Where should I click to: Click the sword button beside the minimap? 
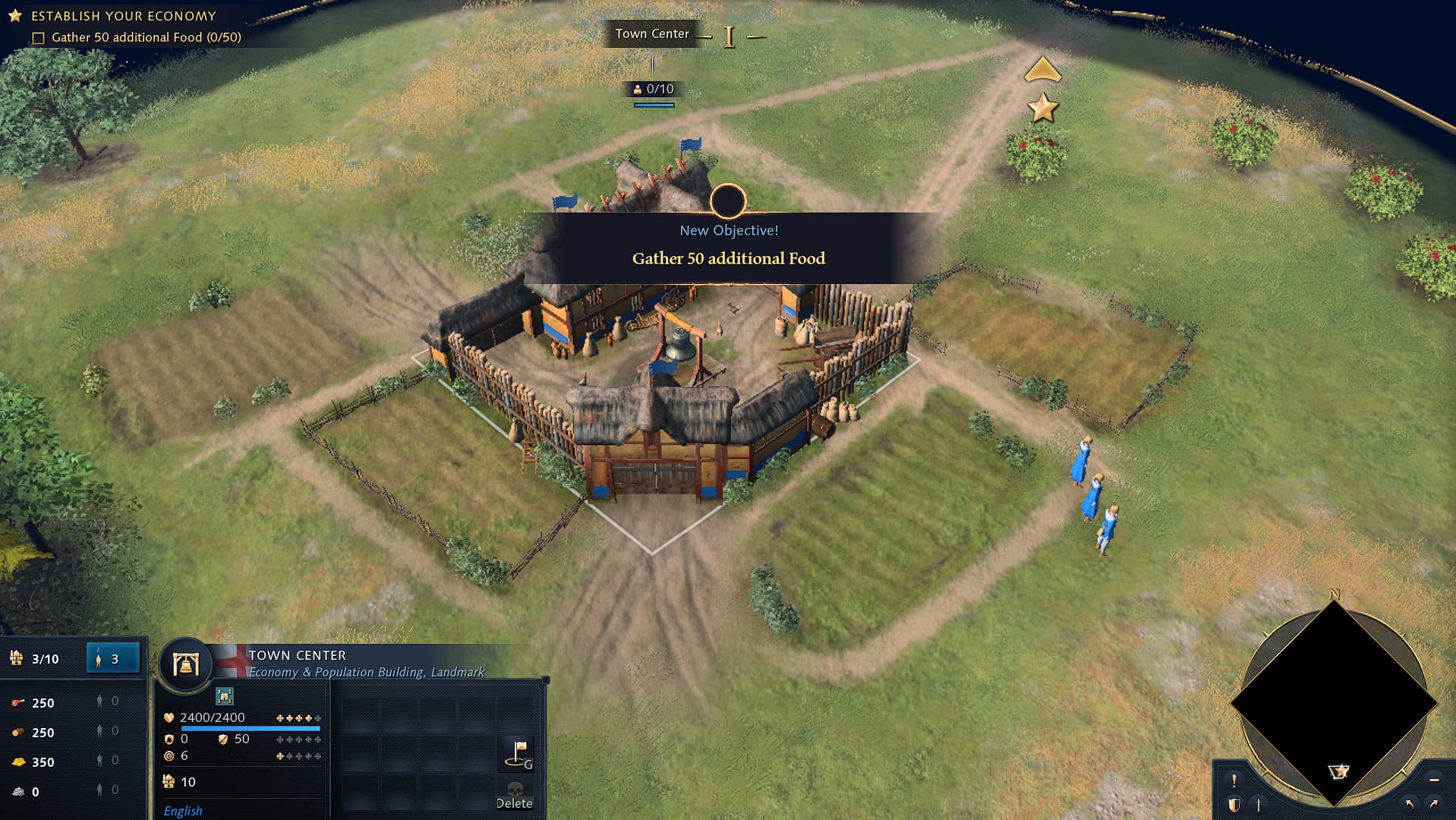pos(1258,804)
